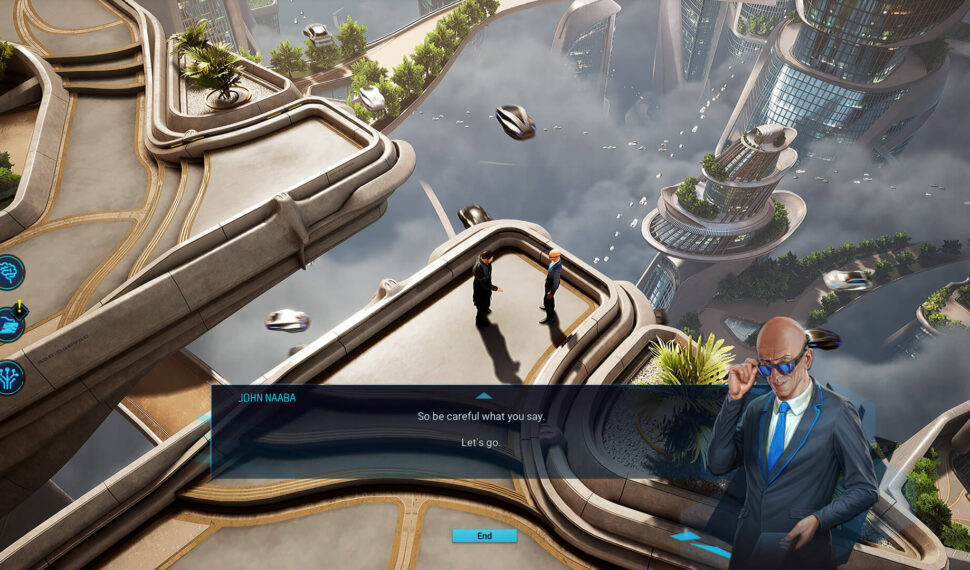This screenshot has width=970, height=570.
Task: Open the brain icon menu
Action: click(x=9, y=272)
